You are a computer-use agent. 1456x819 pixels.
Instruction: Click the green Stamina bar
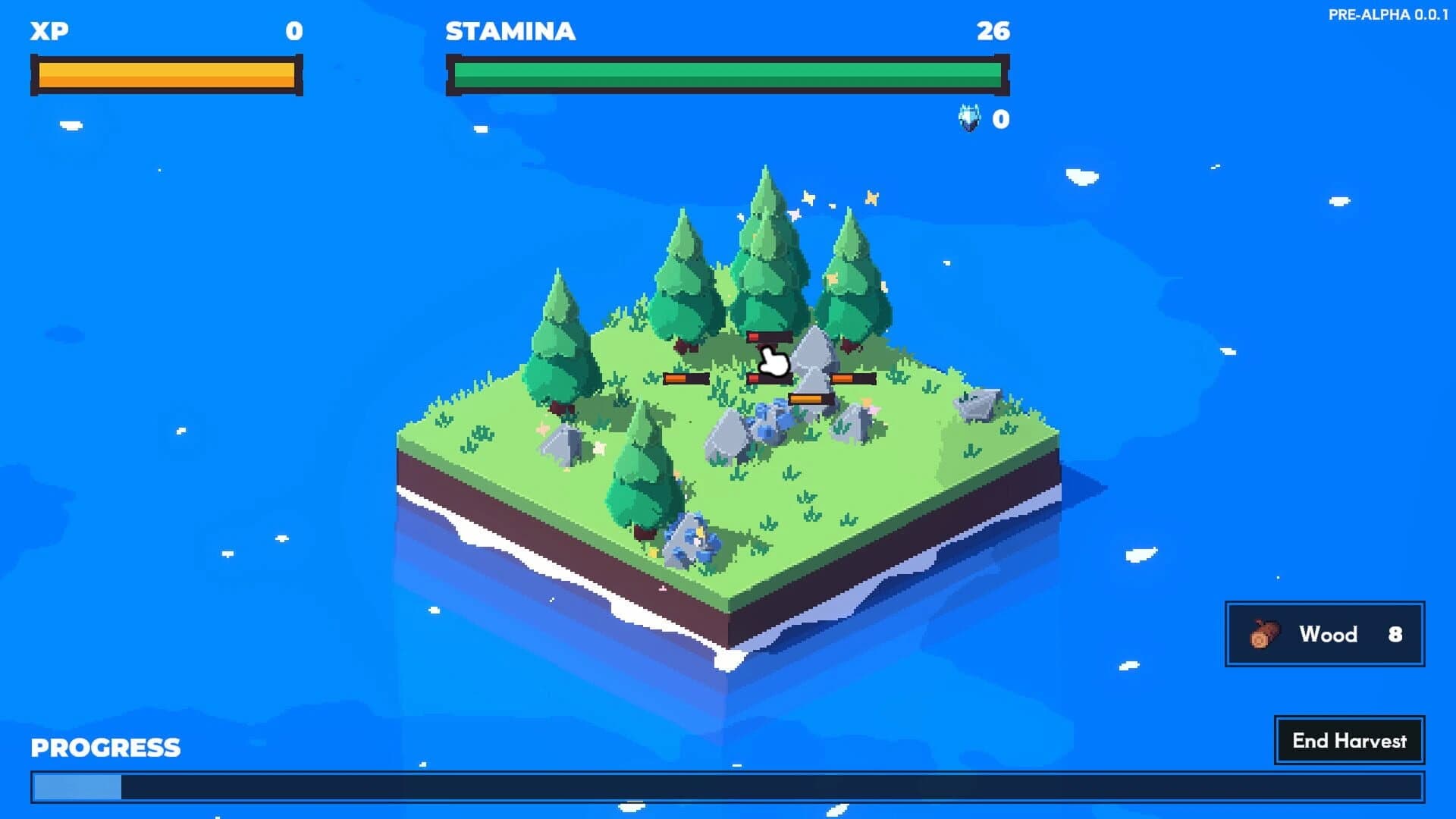pos(728,74)
